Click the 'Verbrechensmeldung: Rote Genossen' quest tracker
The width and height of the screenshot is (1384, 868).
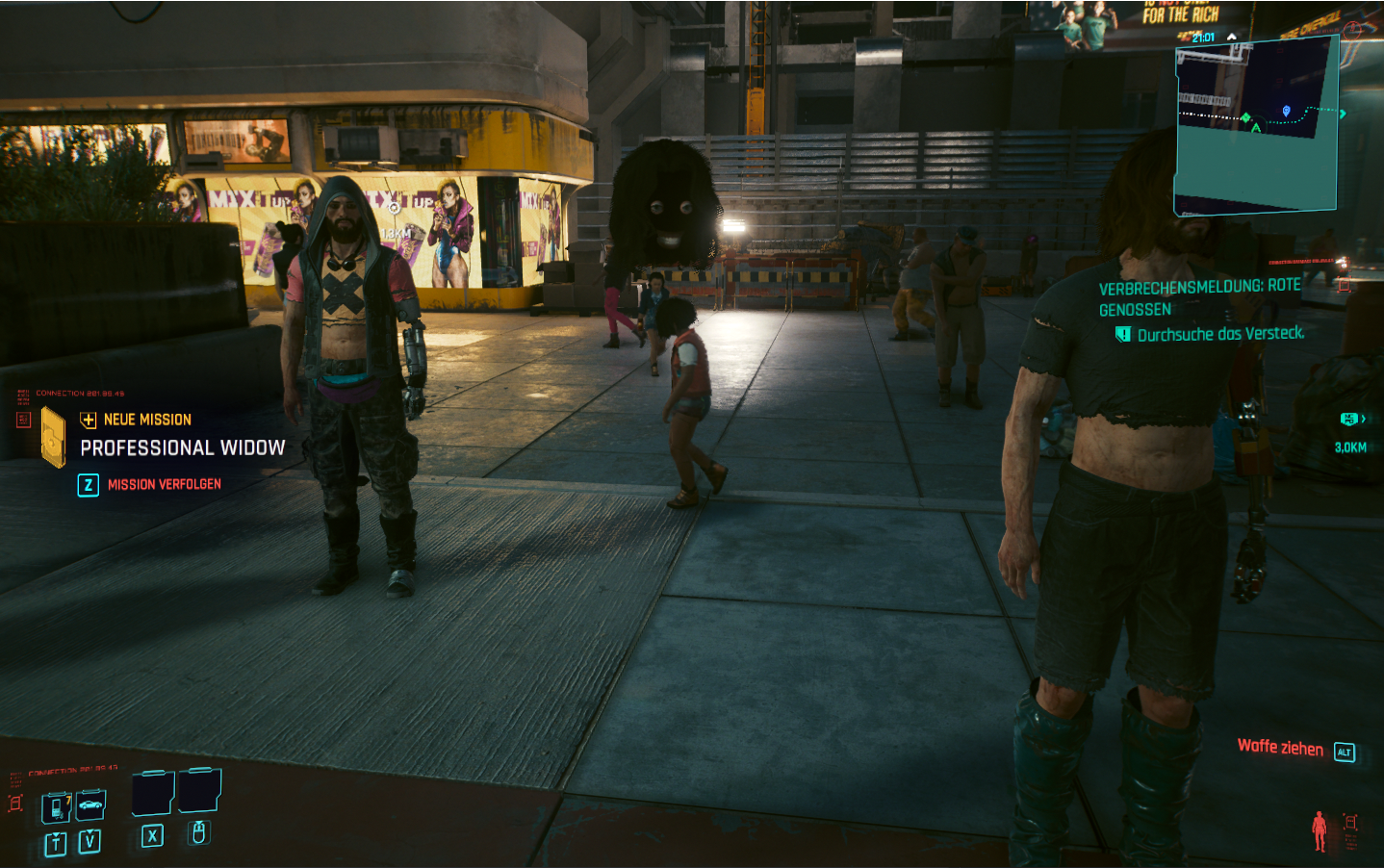(1199, 297)
